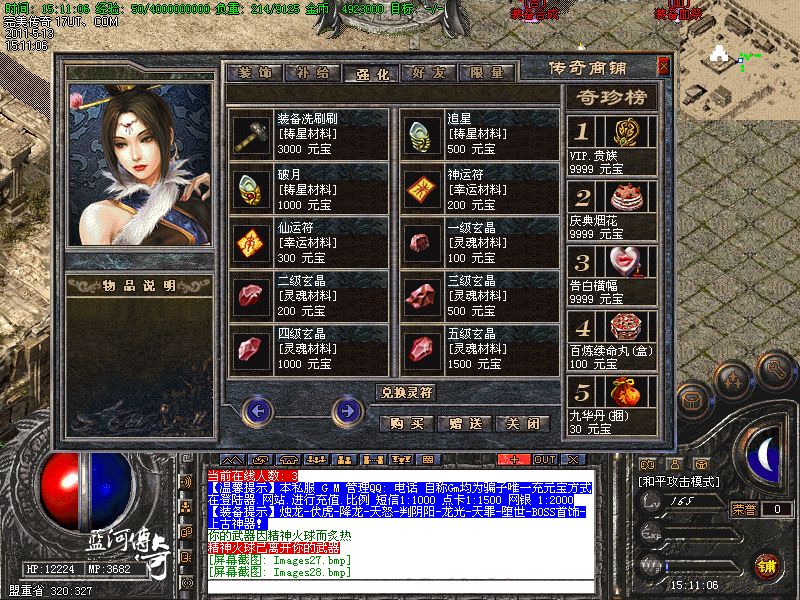
Task: Switch to the 装饰 shop tab
Action: coord(255,73)
